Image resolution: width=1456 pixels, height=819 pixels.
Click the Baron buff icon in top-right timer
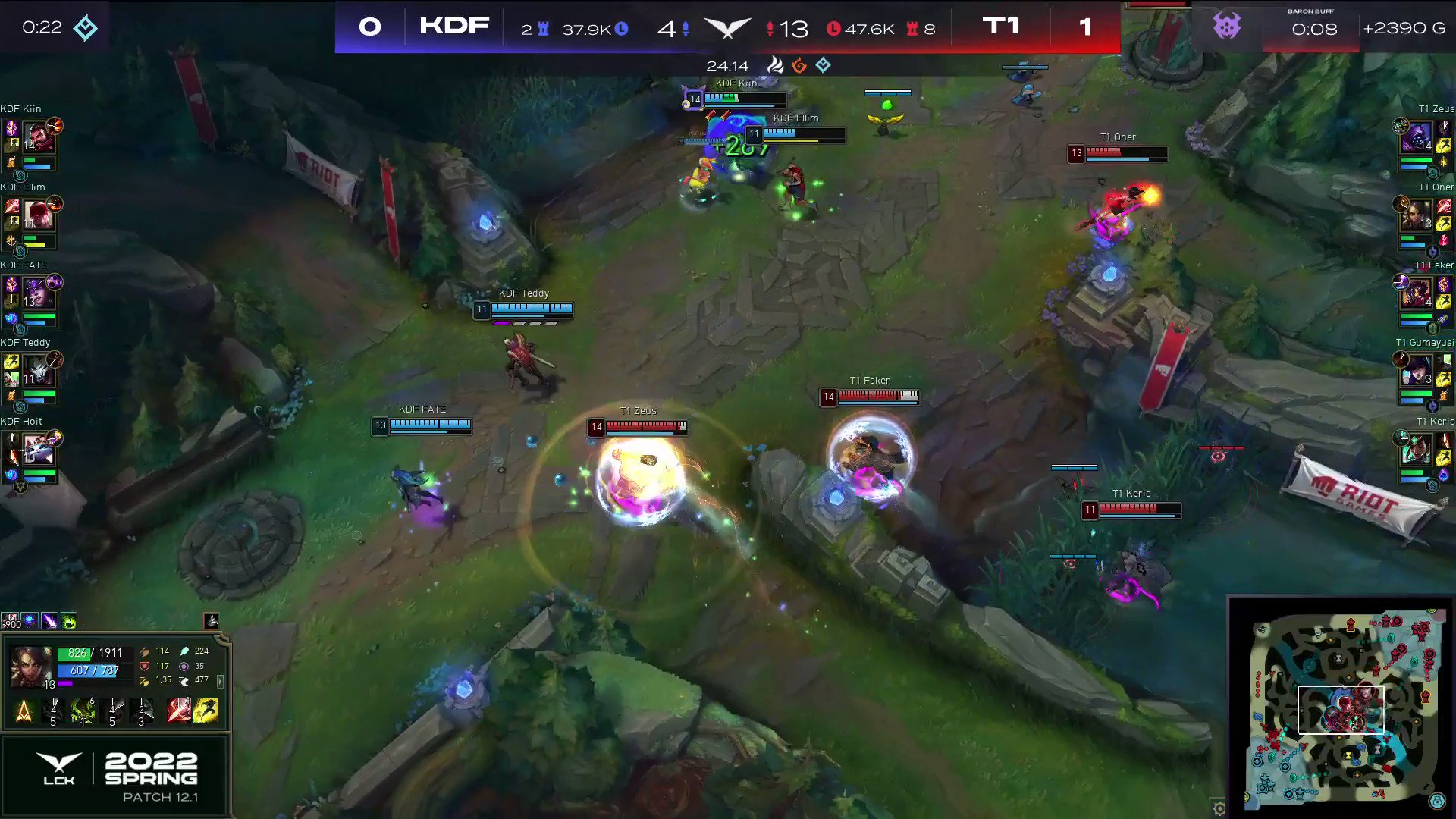1228,27
